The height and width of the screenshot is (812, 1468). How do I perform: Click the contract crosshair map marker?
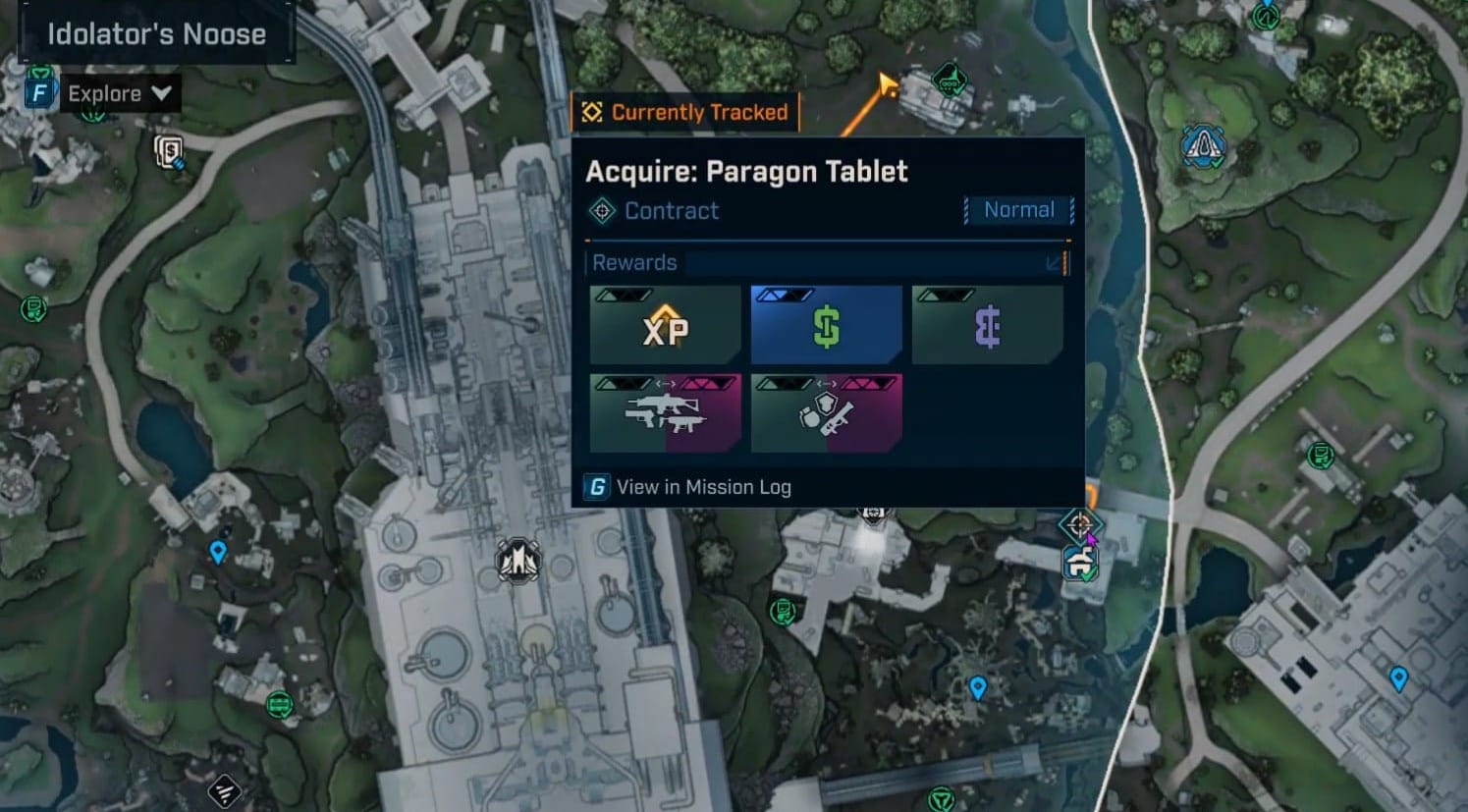tap(1079, 524)
